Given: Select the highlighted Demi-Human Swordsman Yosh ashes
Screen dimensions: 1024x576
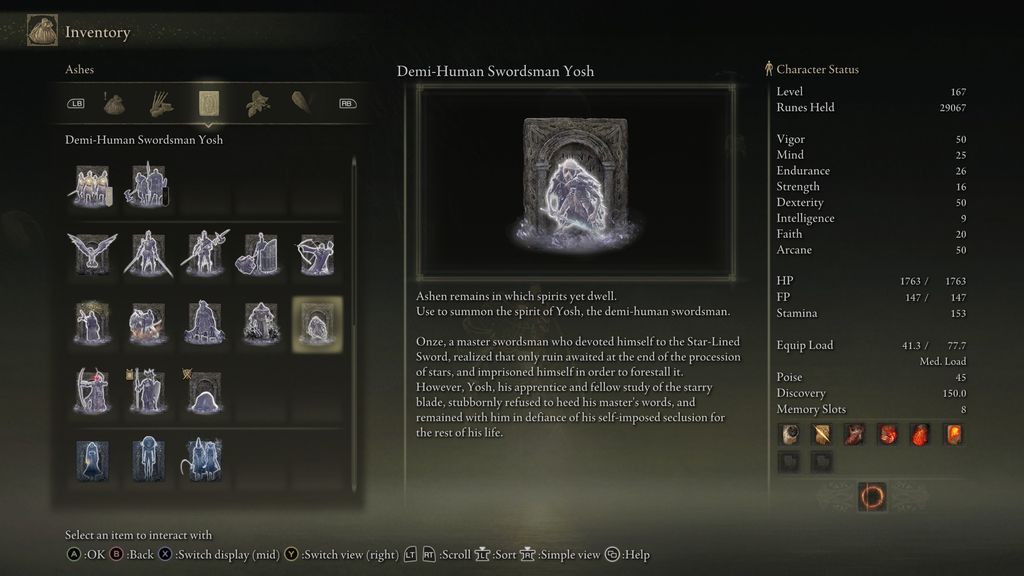Looking at the screenshot, I should pos(317,324).
